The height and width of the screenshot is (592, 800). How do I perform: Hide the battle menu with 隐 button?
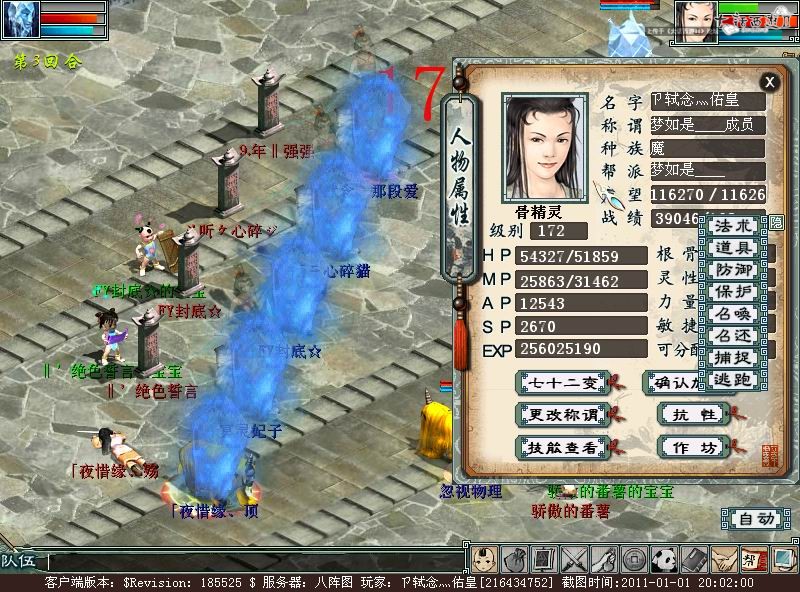coord(776,222)
